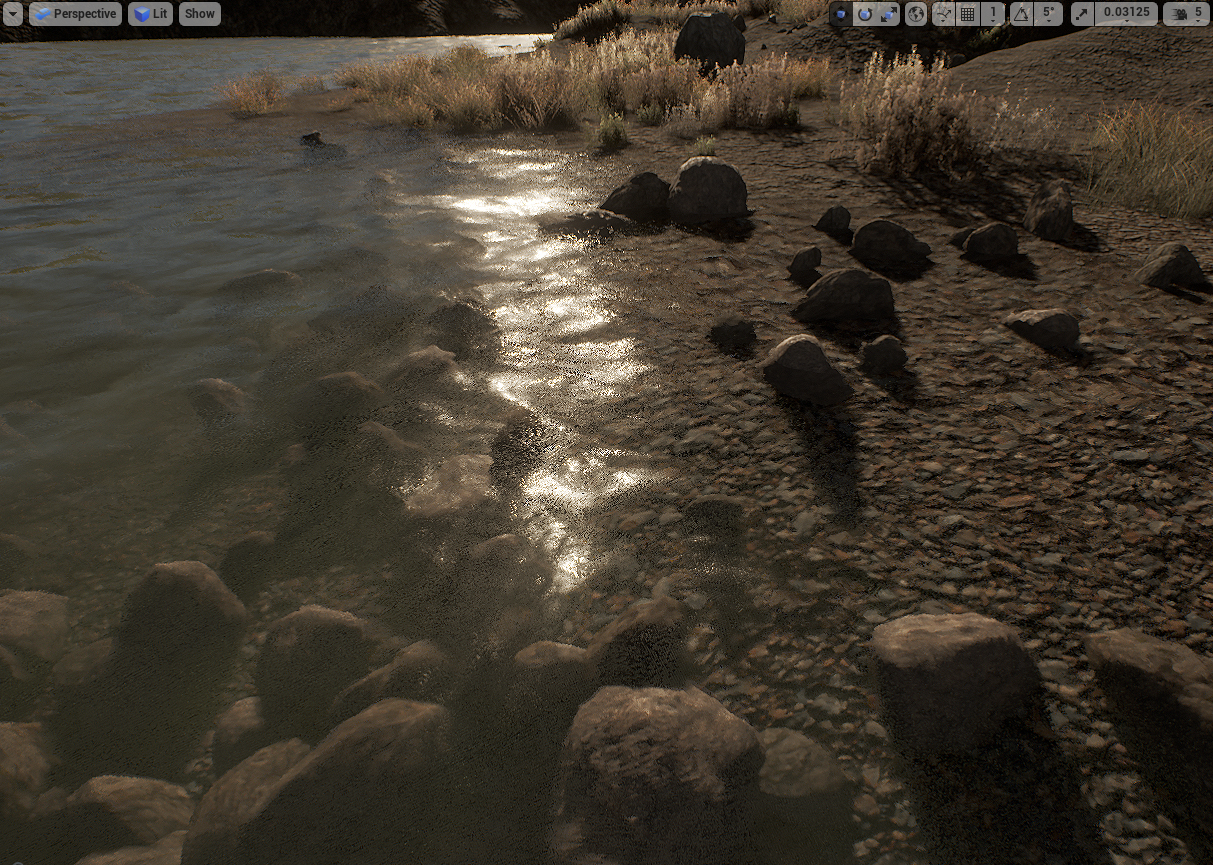Screen dimensions: 1213x865
Task: Adjust the camera speed setting
Action: (1186, 14)
